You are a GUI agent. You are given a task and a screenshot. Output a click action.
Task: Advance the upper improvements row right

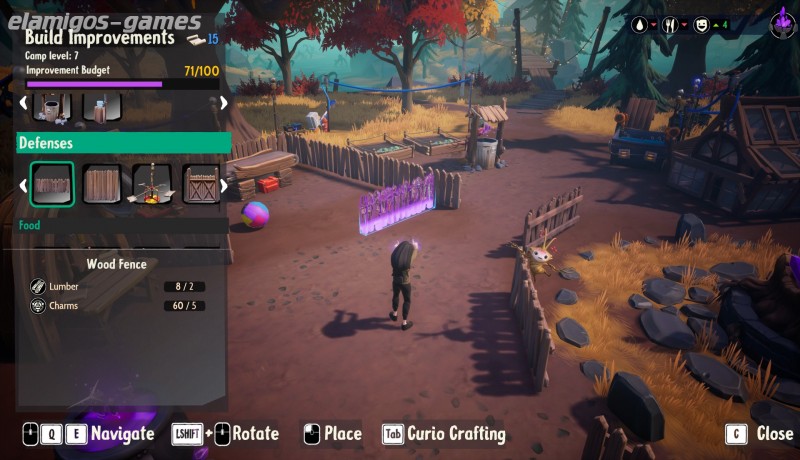point(224,103)
